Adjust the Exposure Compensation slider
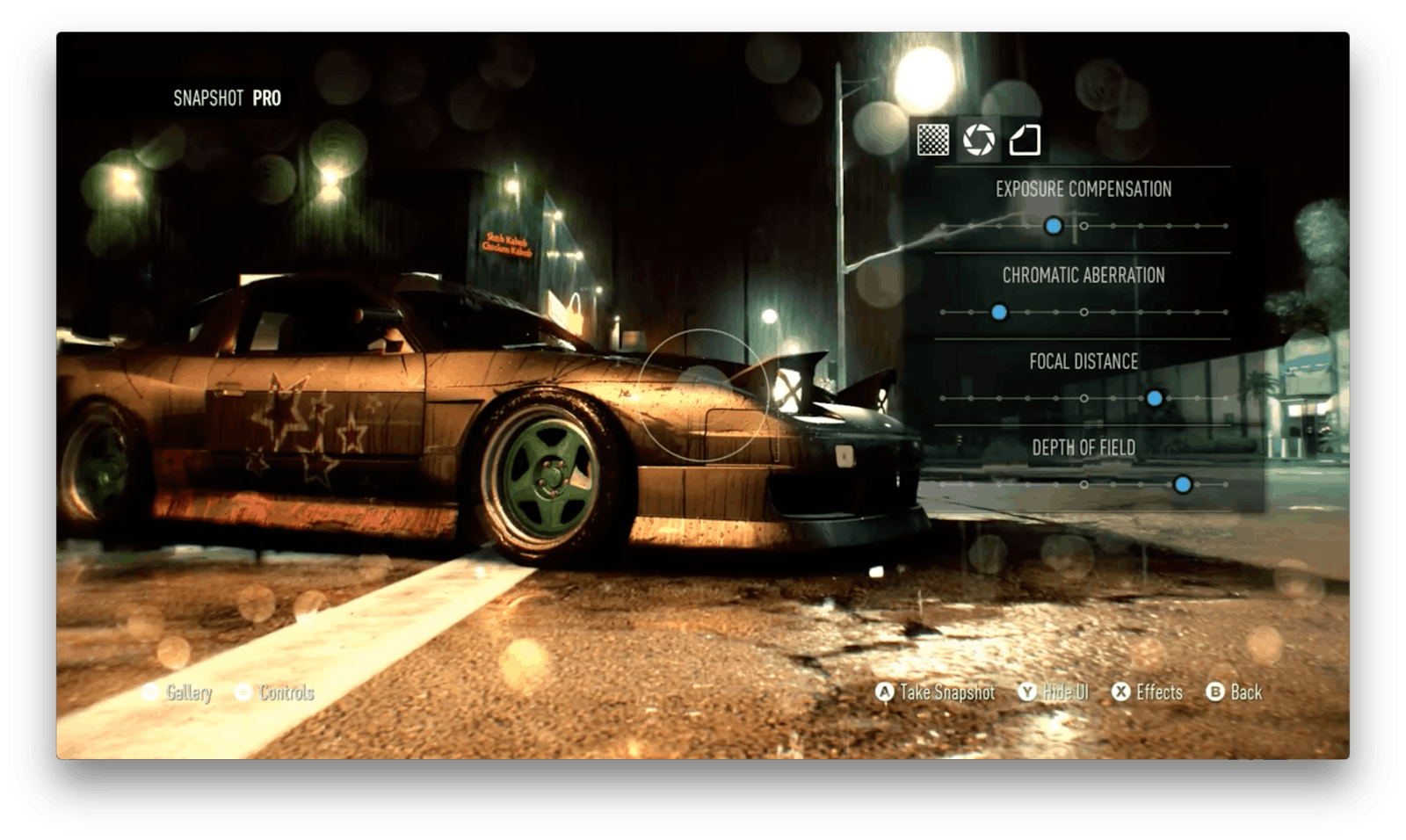 pos(1054,226)
